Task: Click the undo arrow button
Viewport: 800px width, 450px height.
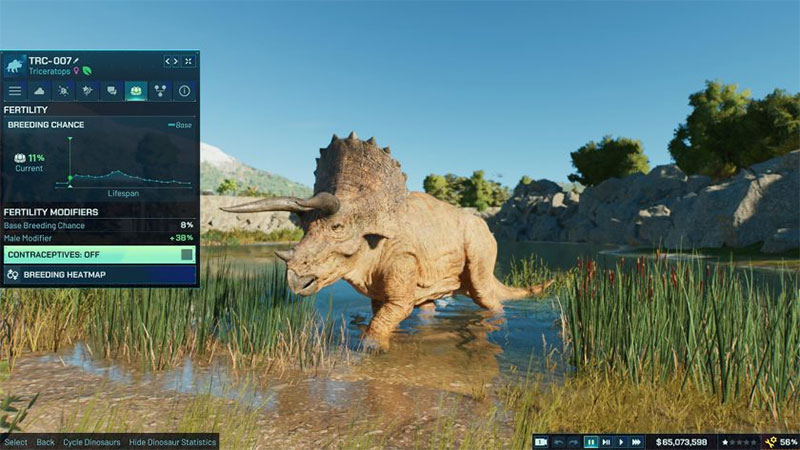Action: [x=559, y=441]
